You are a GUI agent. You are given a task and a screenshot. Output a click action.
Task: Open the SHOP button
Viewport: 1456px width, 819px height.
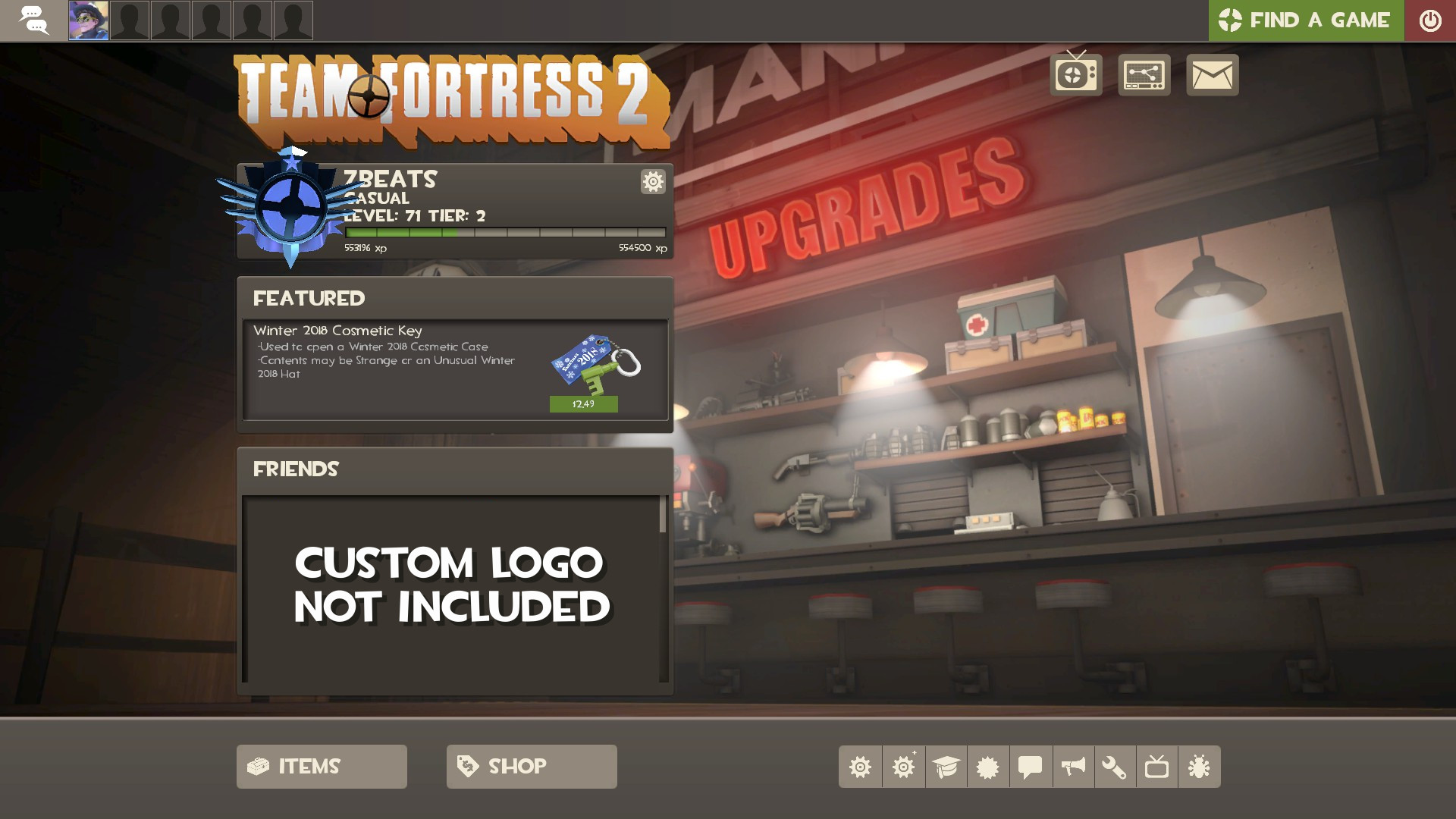coord(531,766)
